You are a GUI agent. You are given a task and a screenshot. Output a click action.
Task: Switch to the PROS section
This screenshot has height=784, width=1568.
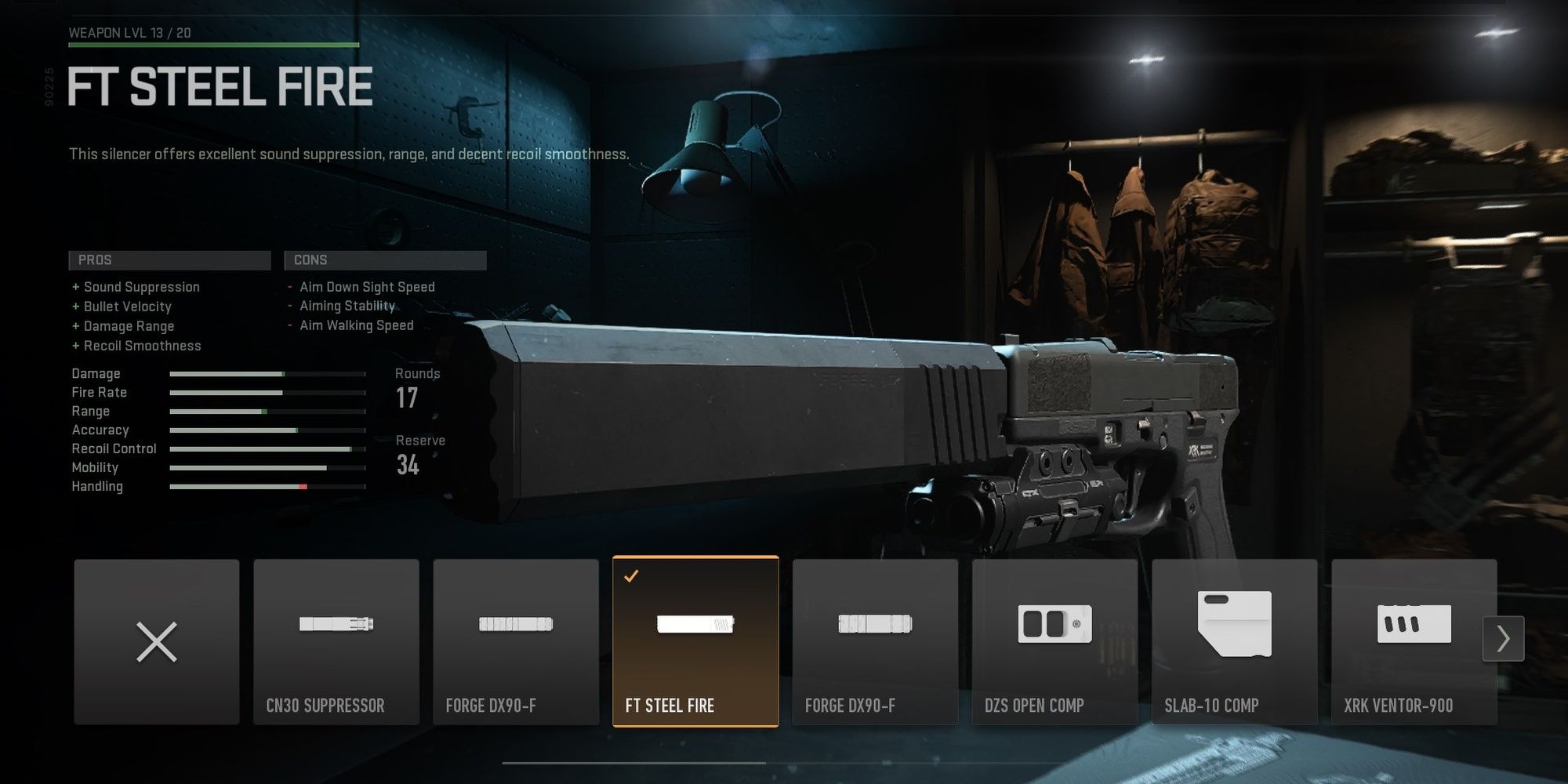point(169,260)
